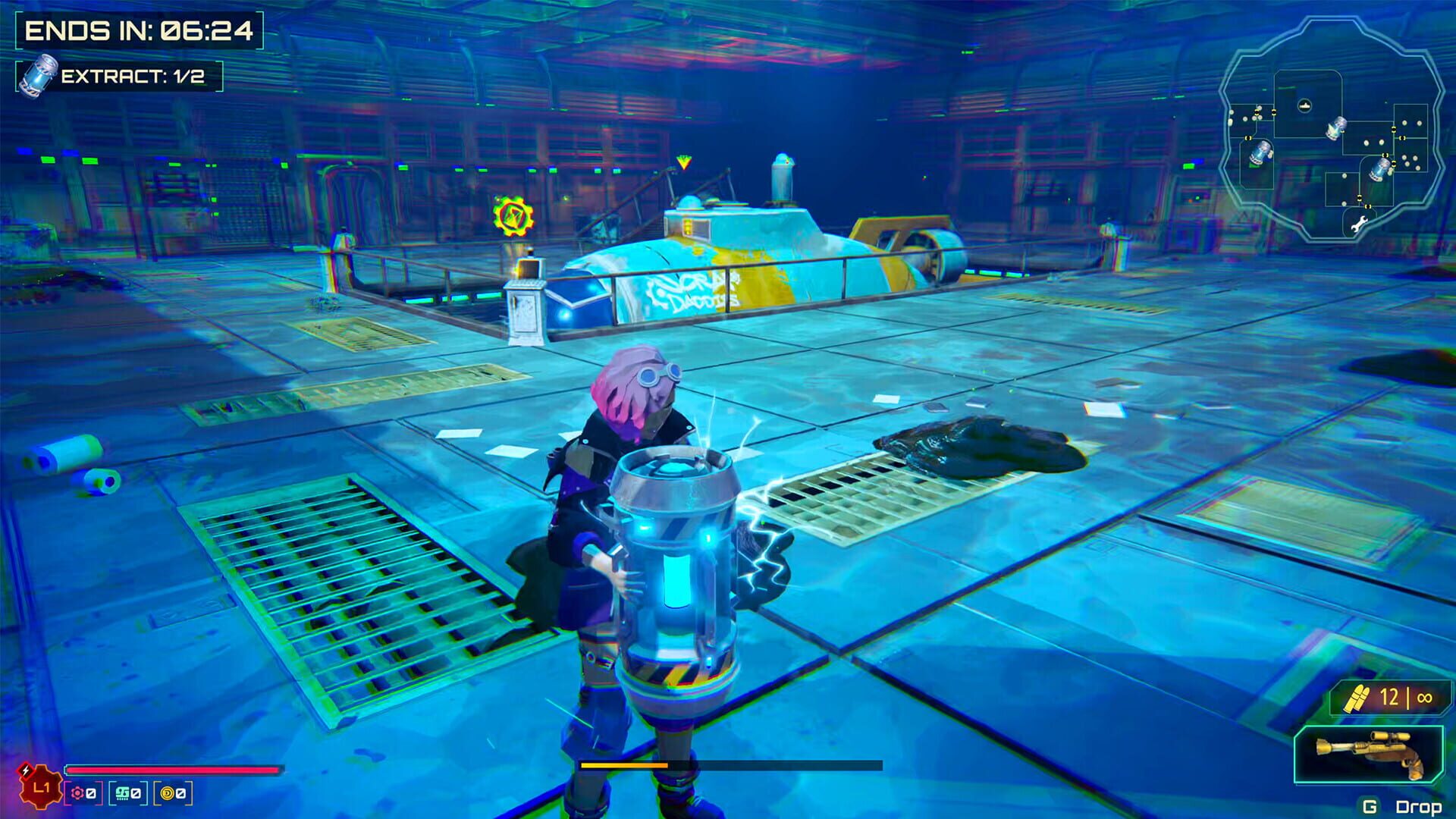This screenshot has width=1456, height=819.
Task: Open the ENDS IN: 06:24 timer display
Action: [140, 30]
